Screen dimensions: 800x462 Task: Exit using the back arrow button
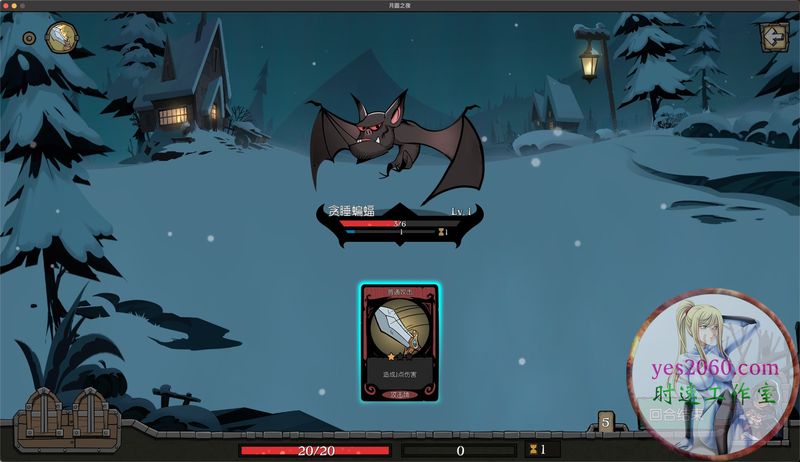pyautogui.click(x=772, y=37)
